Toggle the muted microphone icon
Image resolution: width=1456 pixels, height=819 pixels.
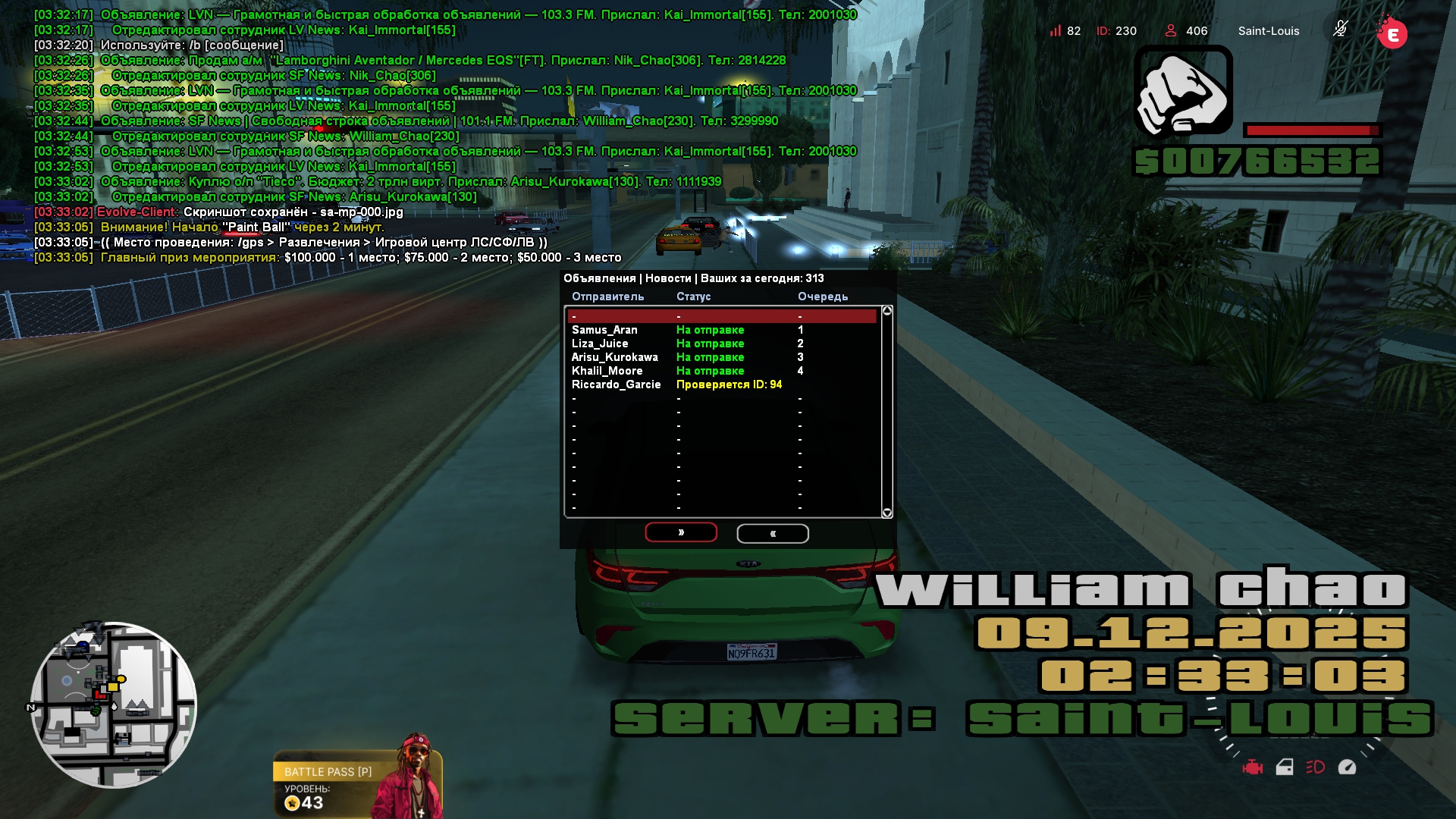1340,30
